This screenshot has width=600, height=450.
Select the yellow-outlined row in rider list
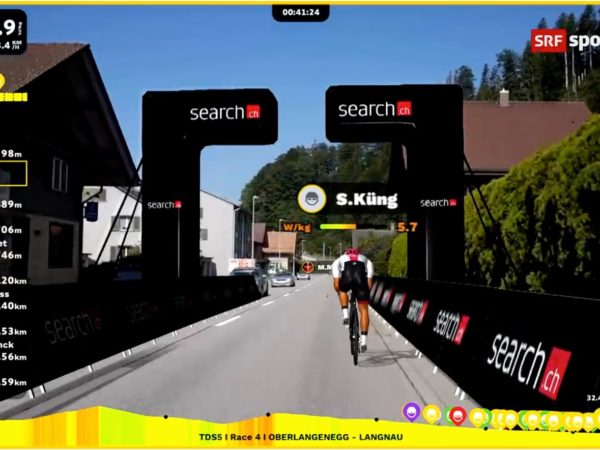tap(13, 173)
